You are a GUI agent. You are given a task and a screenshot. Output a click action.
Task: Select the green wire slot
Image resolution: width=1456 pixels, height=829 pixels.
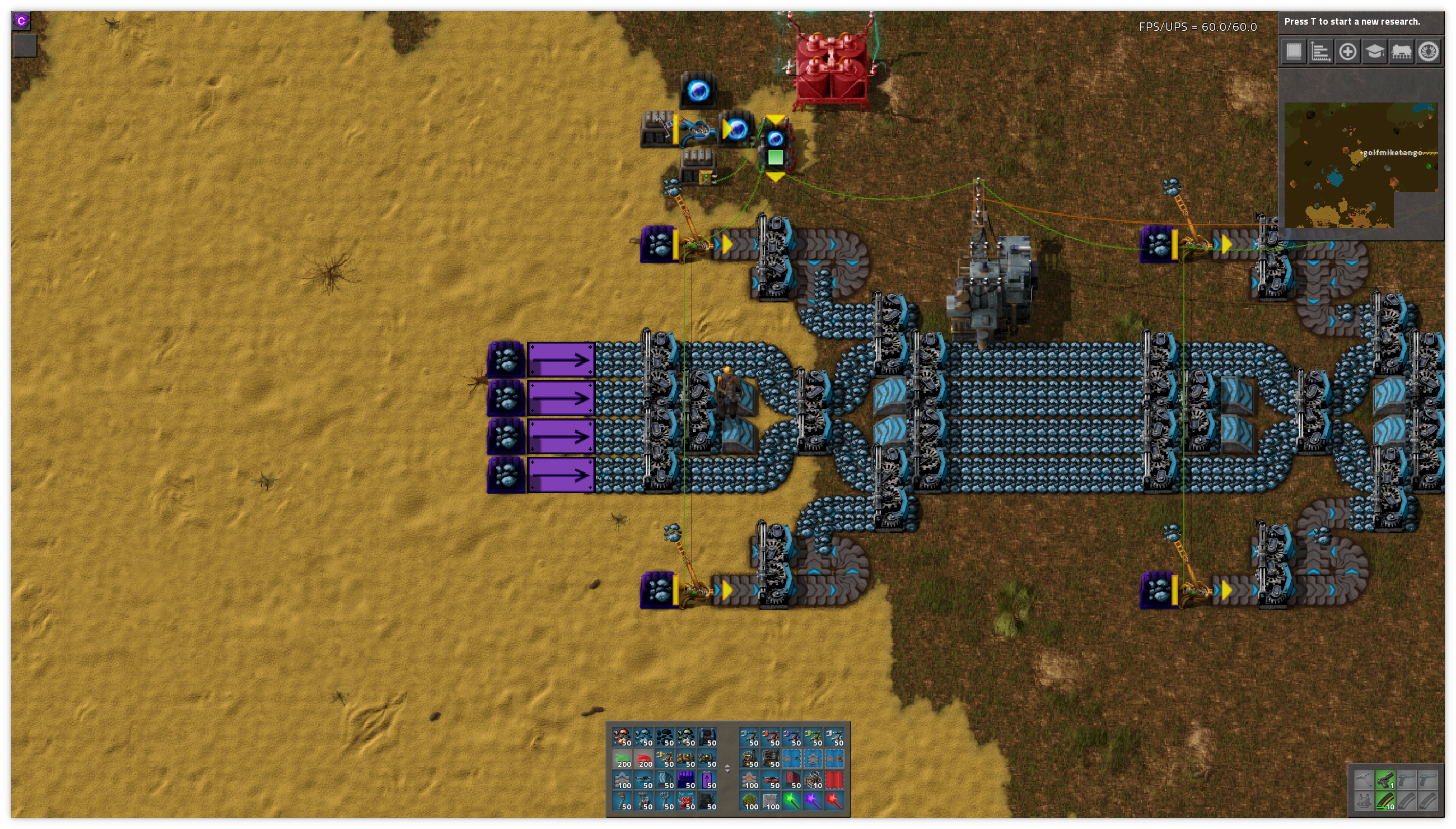(x=623, y=759)
